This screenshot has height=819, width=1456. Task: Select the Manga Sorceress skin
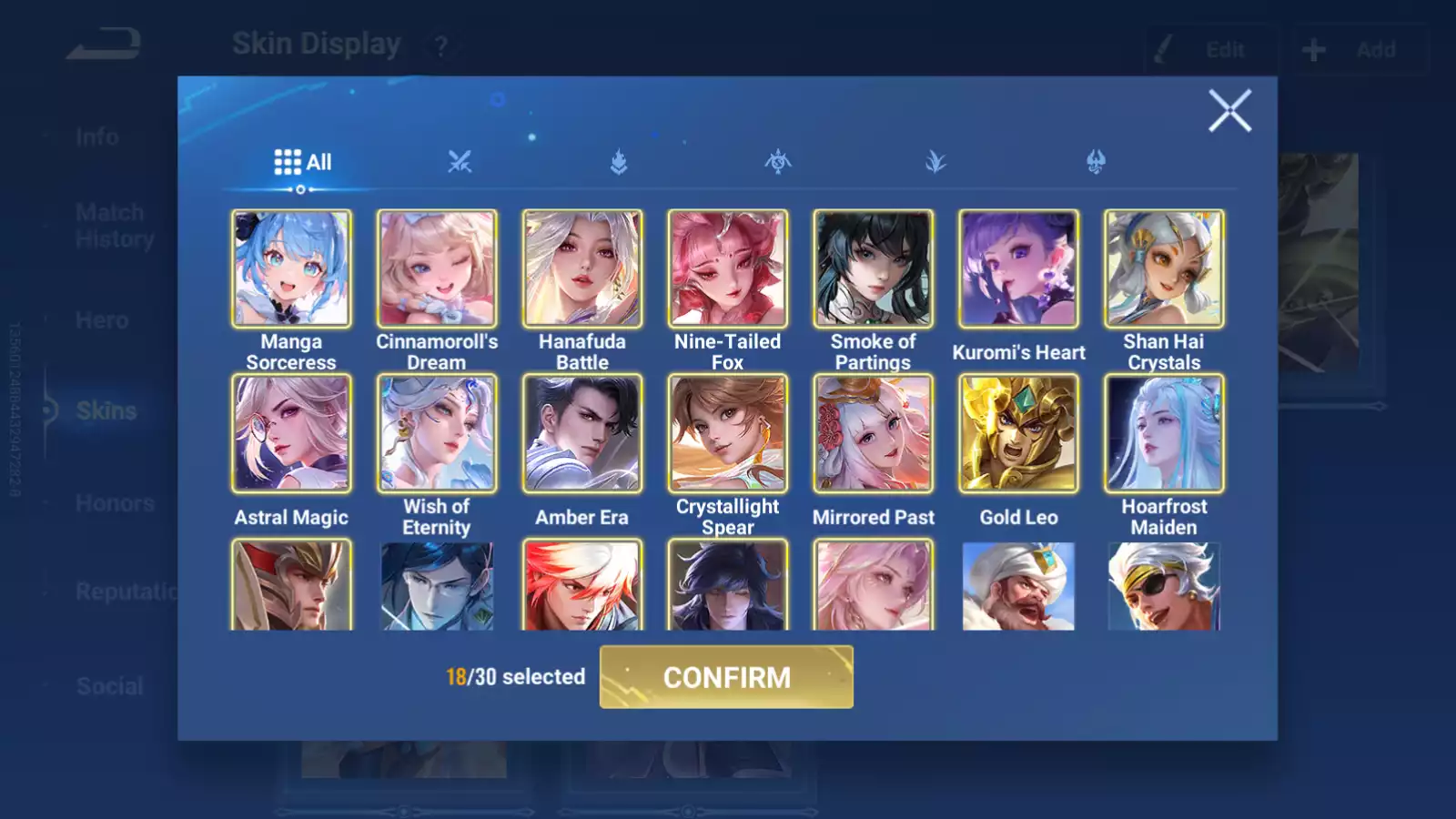click(x=291, y=269)
